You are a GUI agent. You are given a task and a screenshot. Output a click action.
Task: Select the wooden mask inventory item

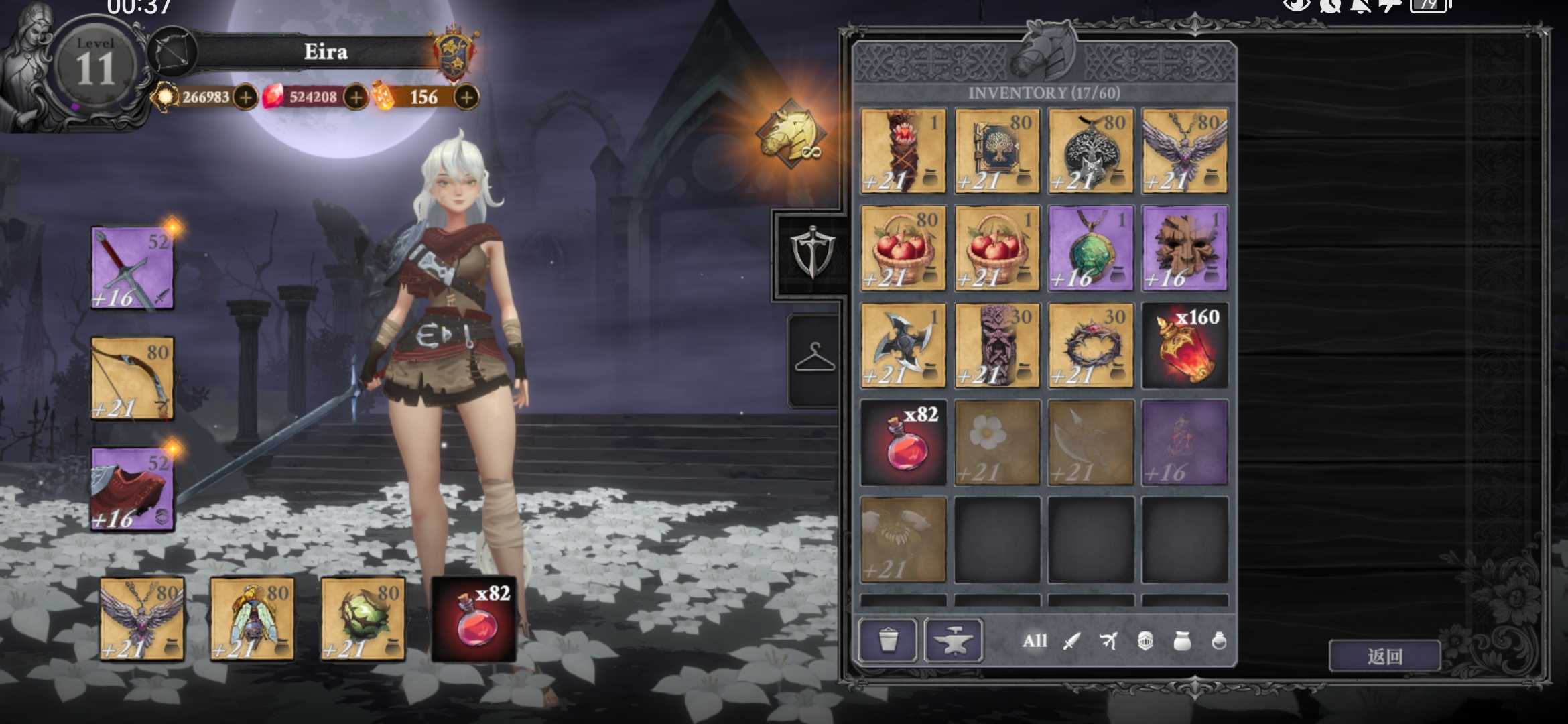click(1185, 248)
